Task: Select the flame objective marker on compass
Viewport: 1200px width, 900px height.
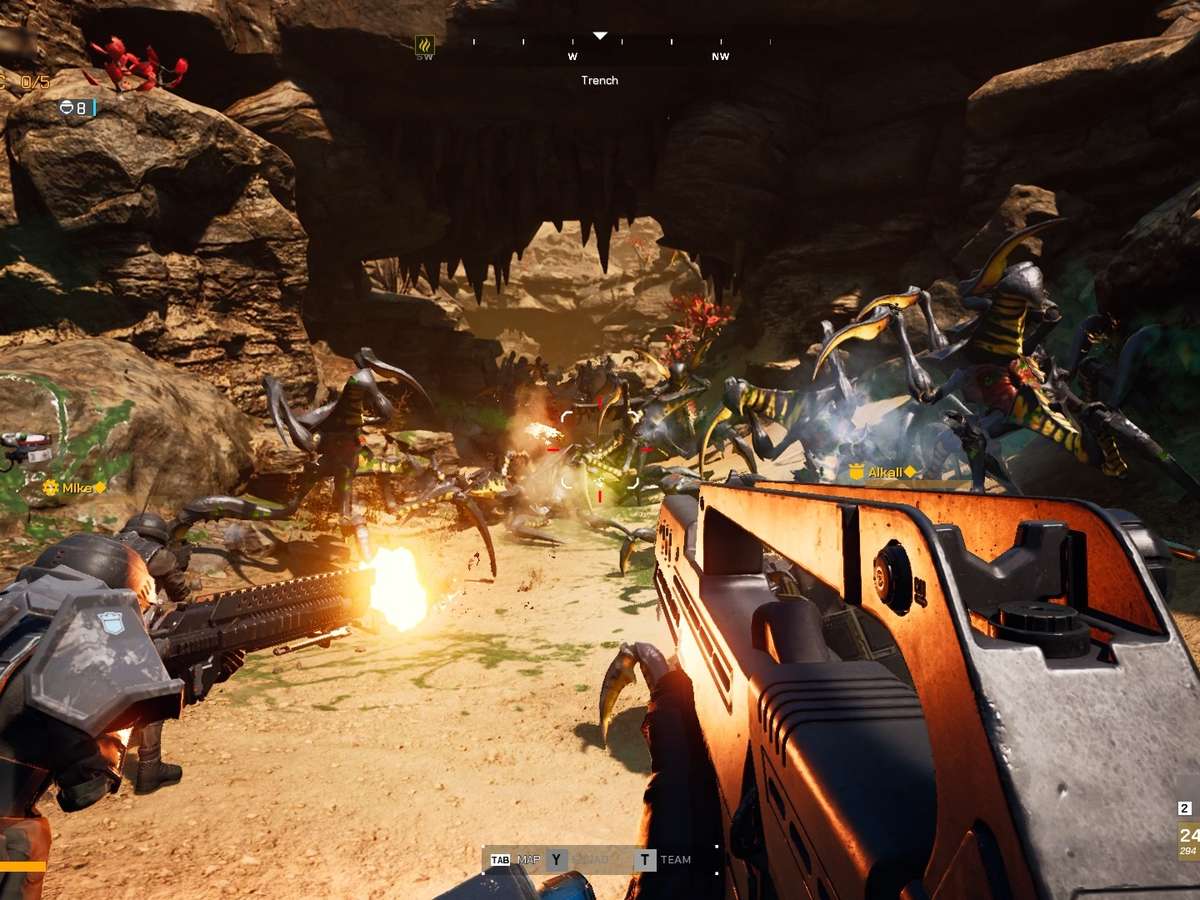Action: [425, 45]
